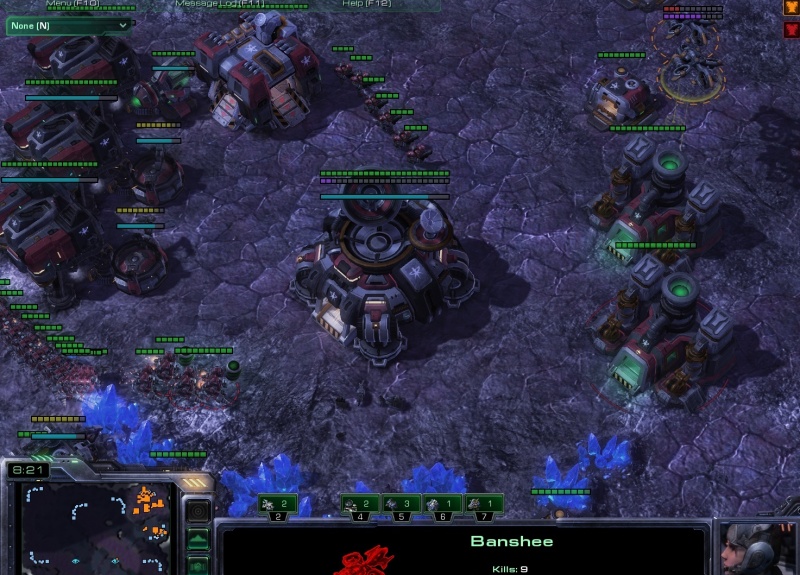Select control group 5
This screenshot has width=800, height=575.
click(x=400, y=505)
